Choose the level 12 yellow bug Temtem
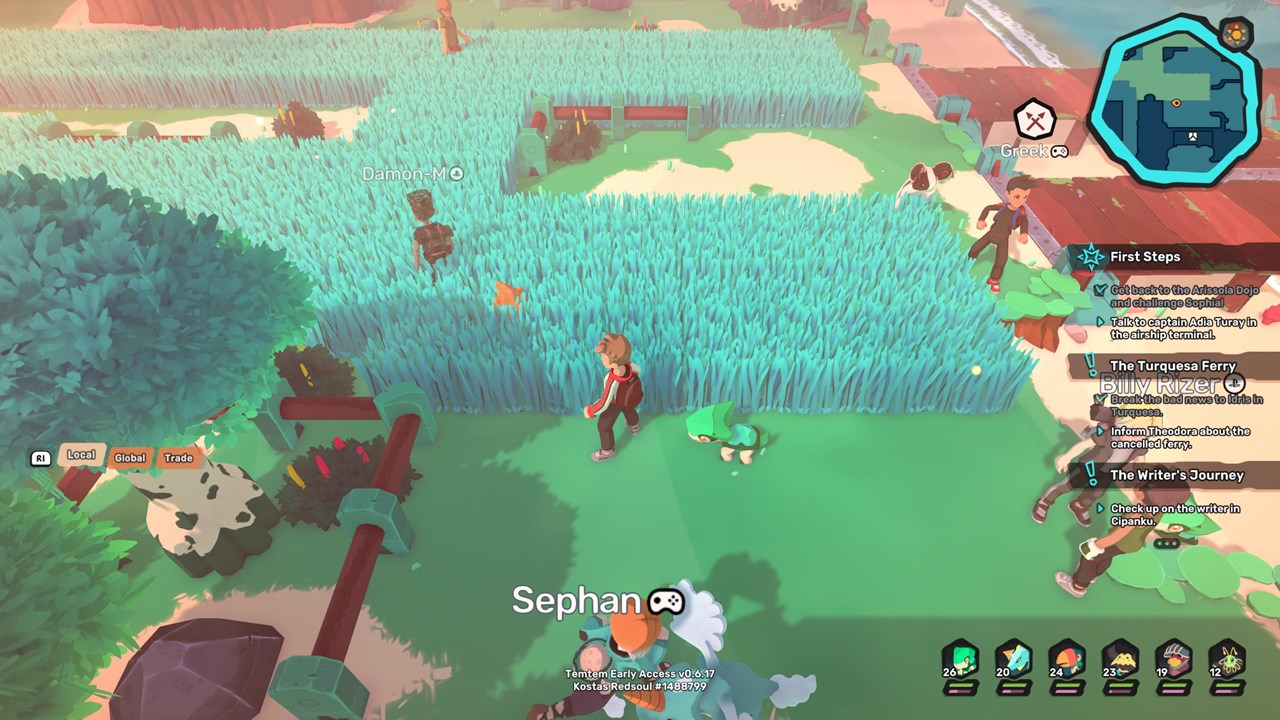The image size is (1280, 720). (x=1227, y=661)
